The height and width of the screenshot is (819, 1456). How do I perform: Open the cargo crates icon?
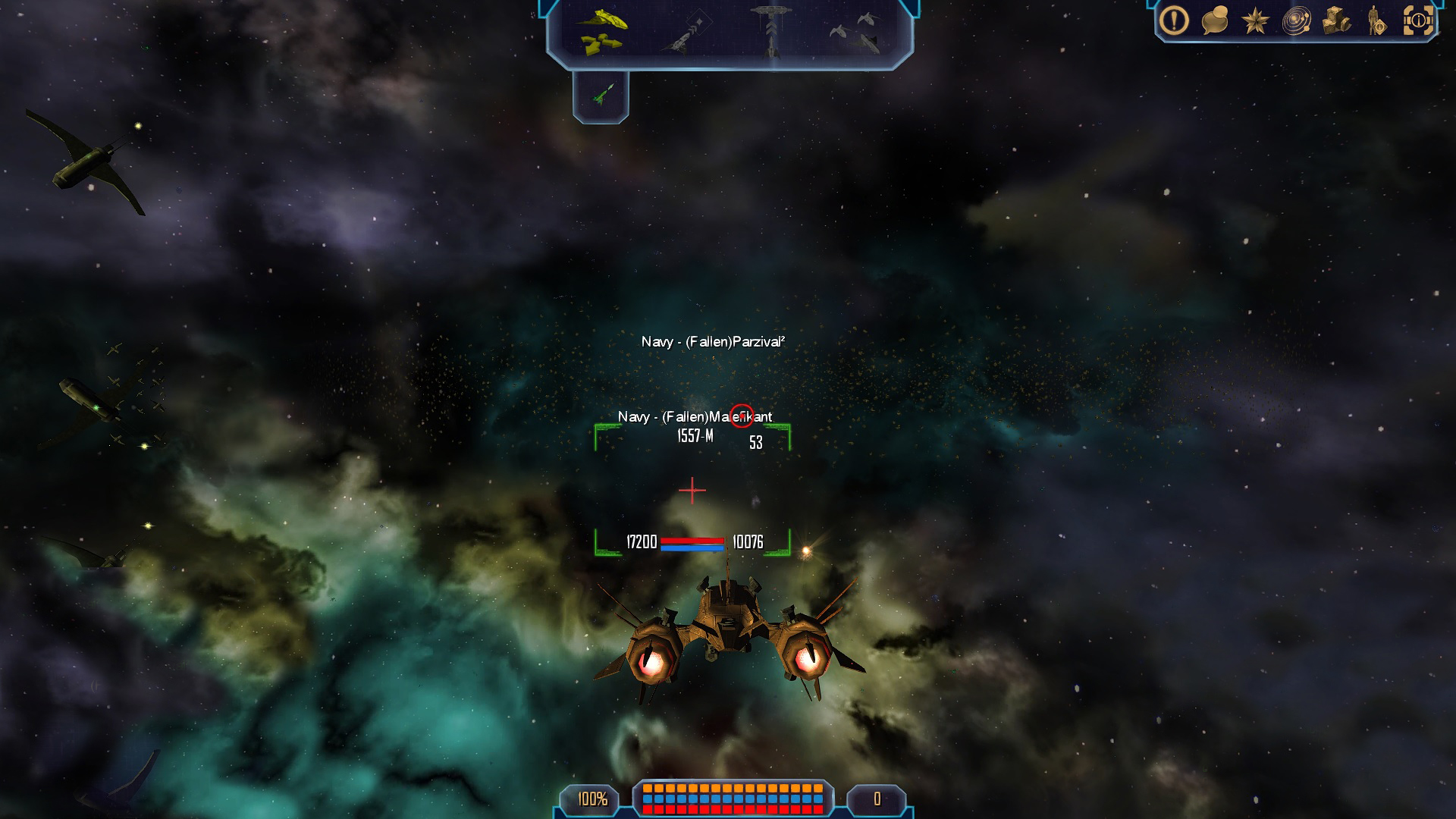1336,21
